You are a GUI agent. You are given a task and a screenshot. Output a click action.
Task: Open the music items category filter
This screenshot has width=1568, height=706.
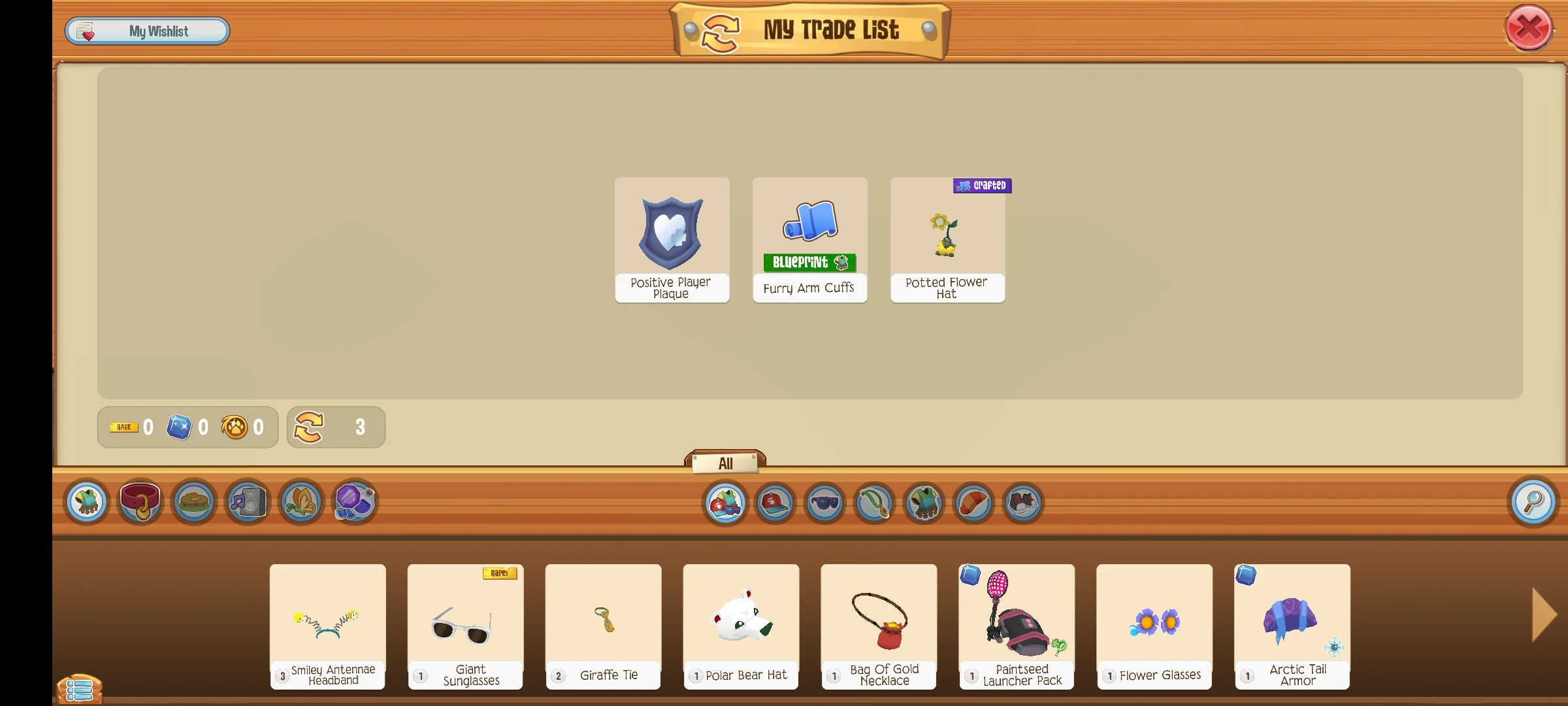tap(247, 502)
